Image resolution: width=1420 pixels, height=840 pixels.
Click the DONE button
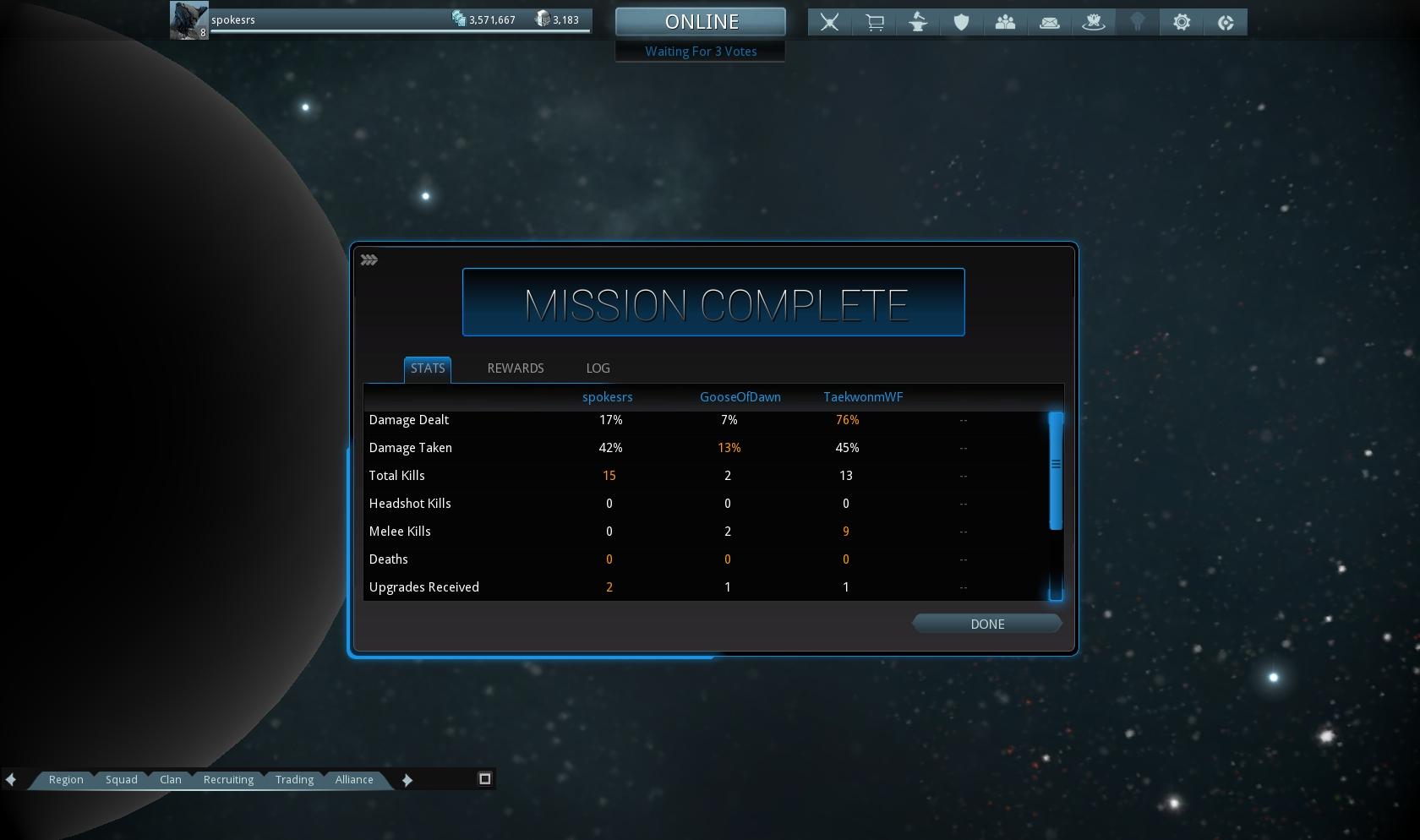pyautogui.click(x=986, y=624)
